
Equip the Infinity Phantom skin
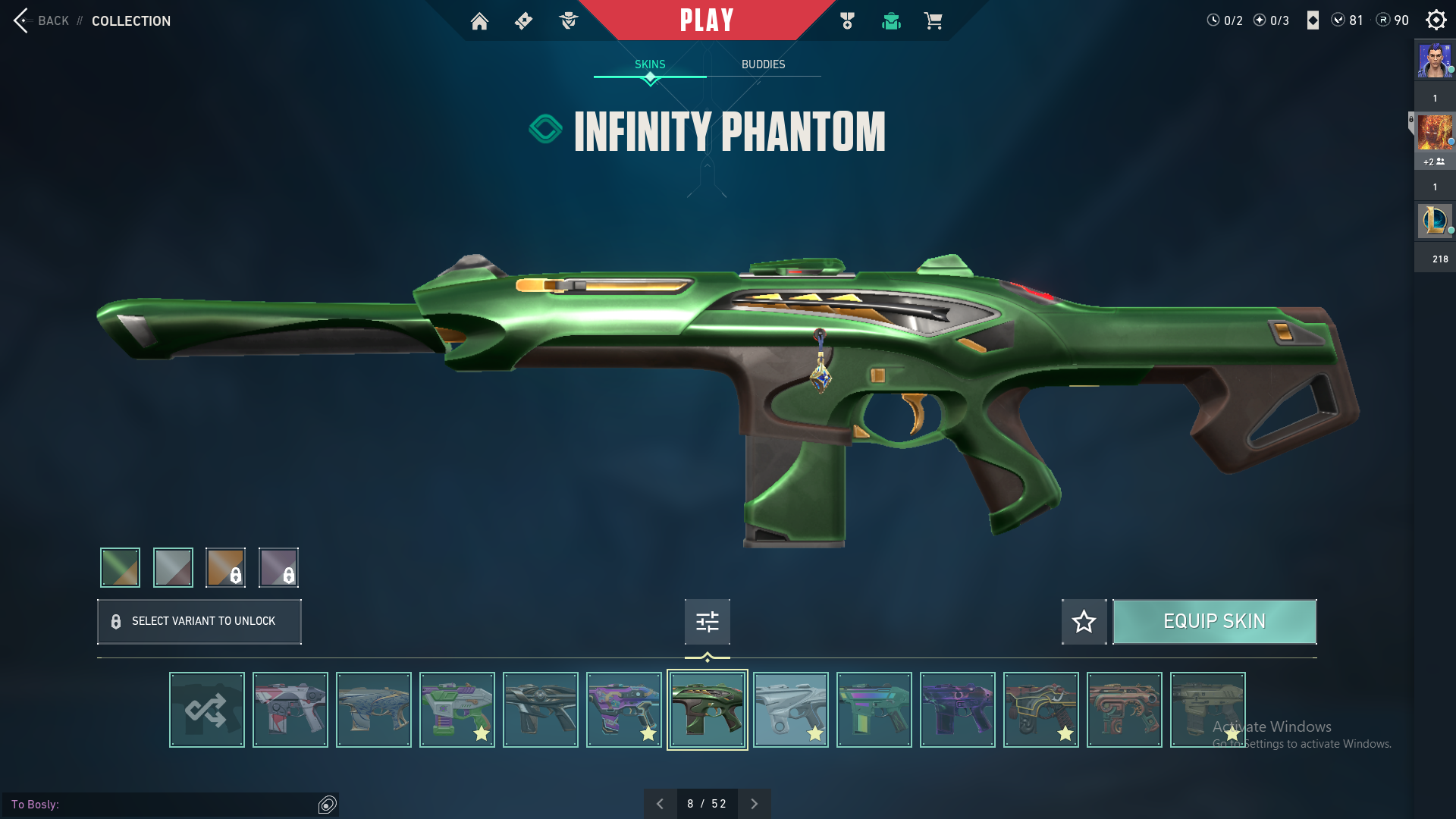point(1214,622)
